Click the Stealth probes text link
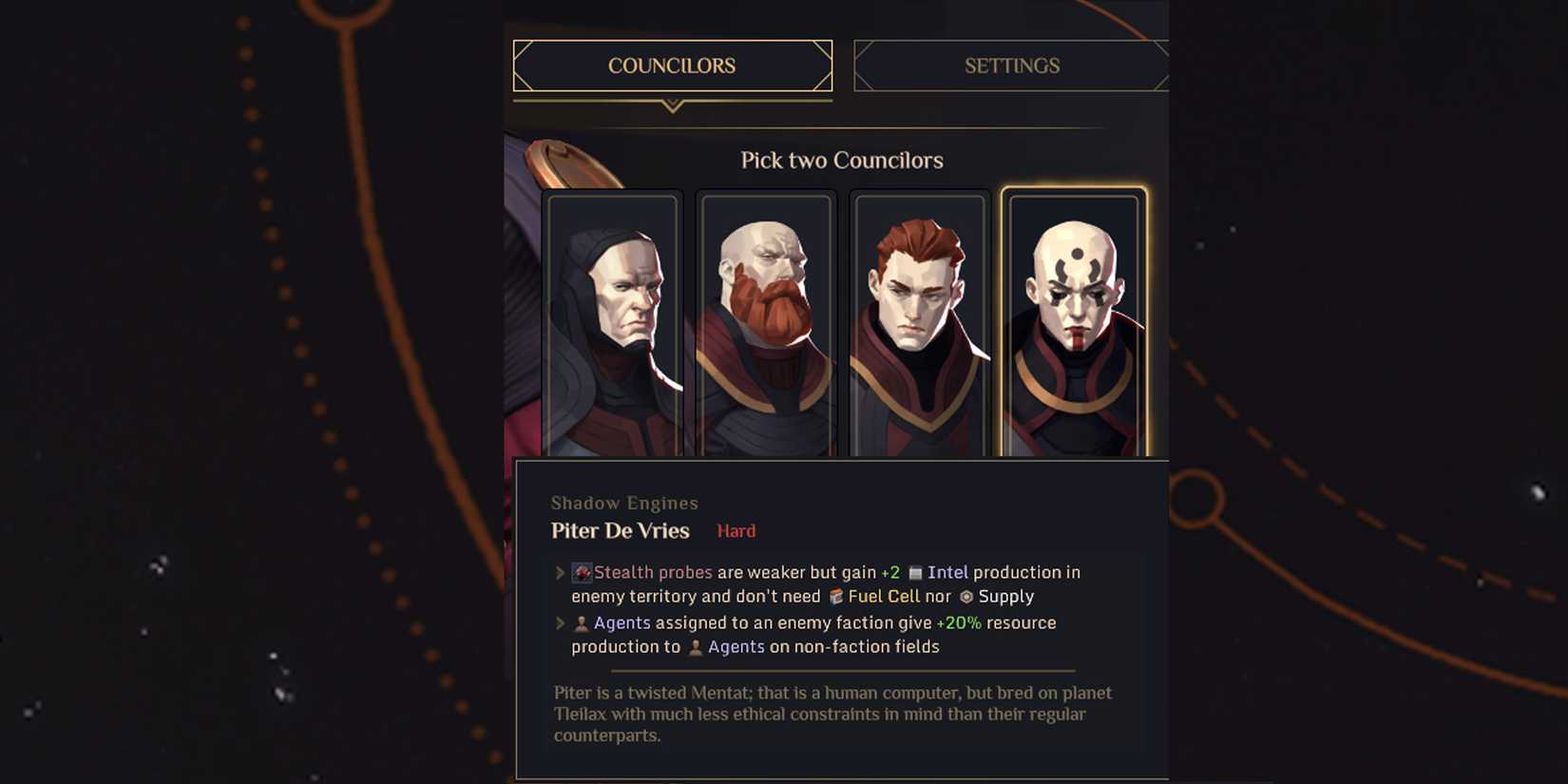Viewport: 1568px width, 784px height. [653, 572]
